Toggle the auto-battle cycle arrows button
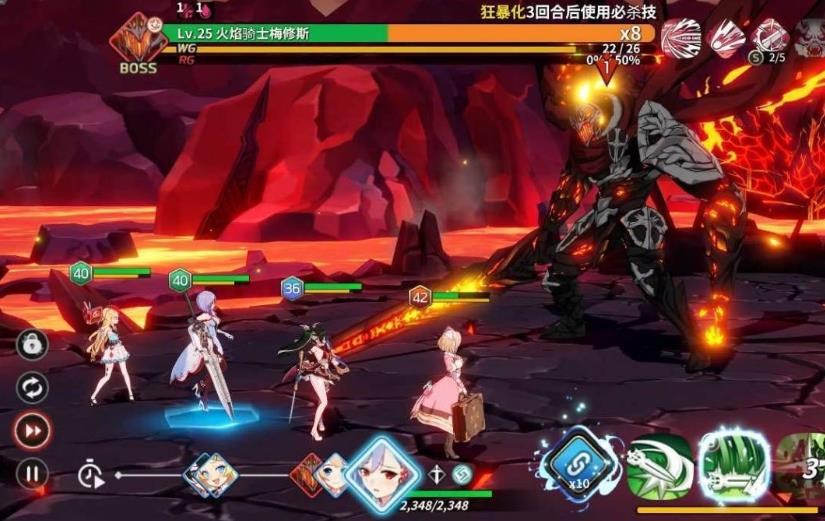This screenshot has width=825, height=521. 32,387
